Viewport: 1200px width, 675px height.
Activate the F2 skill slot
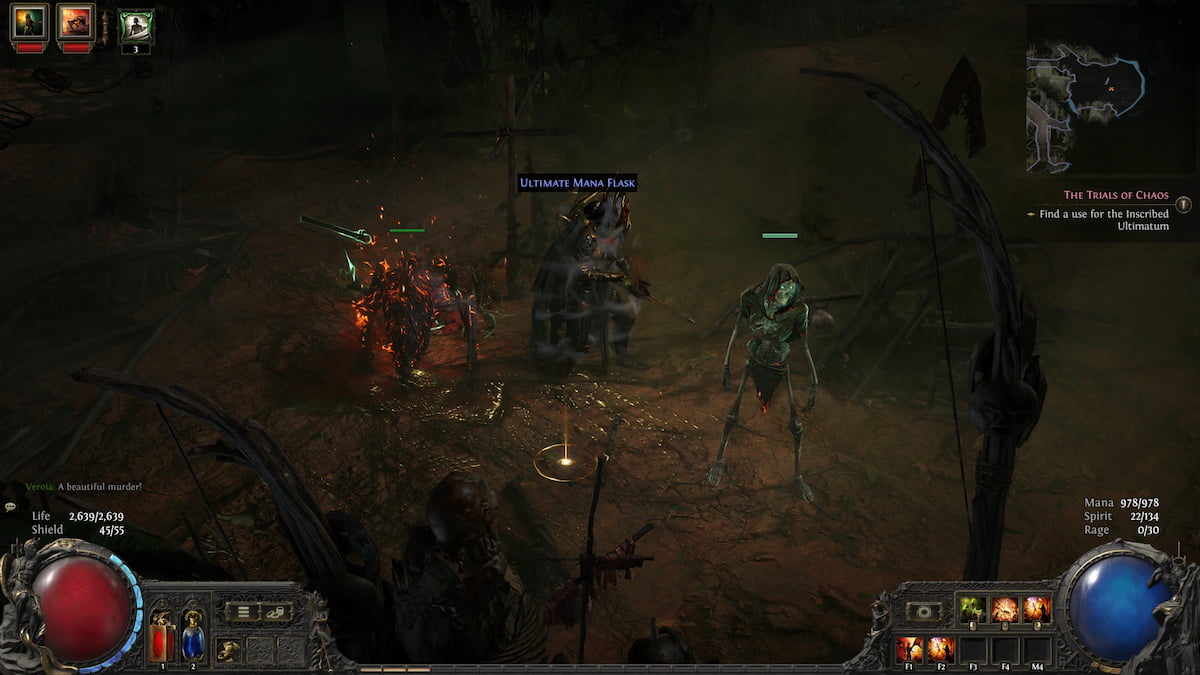pyautogui.click(x=940, y=649)
